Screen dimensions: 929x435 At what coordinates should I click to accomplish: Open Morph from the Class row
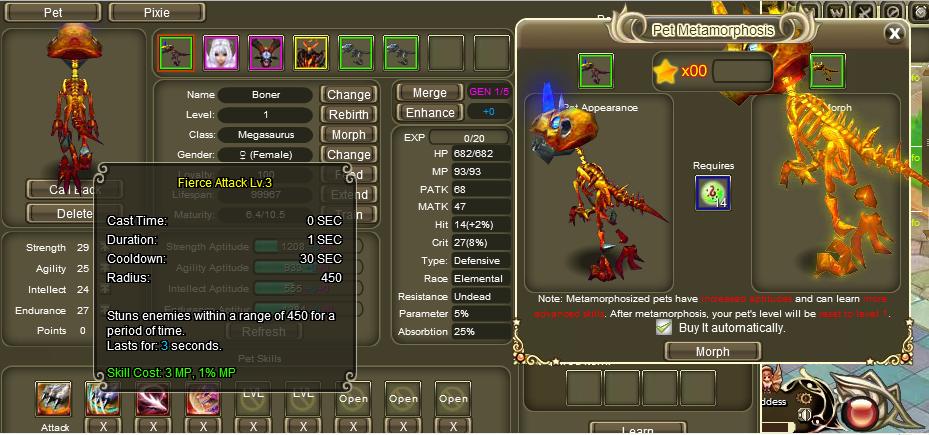click(x=349, y=135)
